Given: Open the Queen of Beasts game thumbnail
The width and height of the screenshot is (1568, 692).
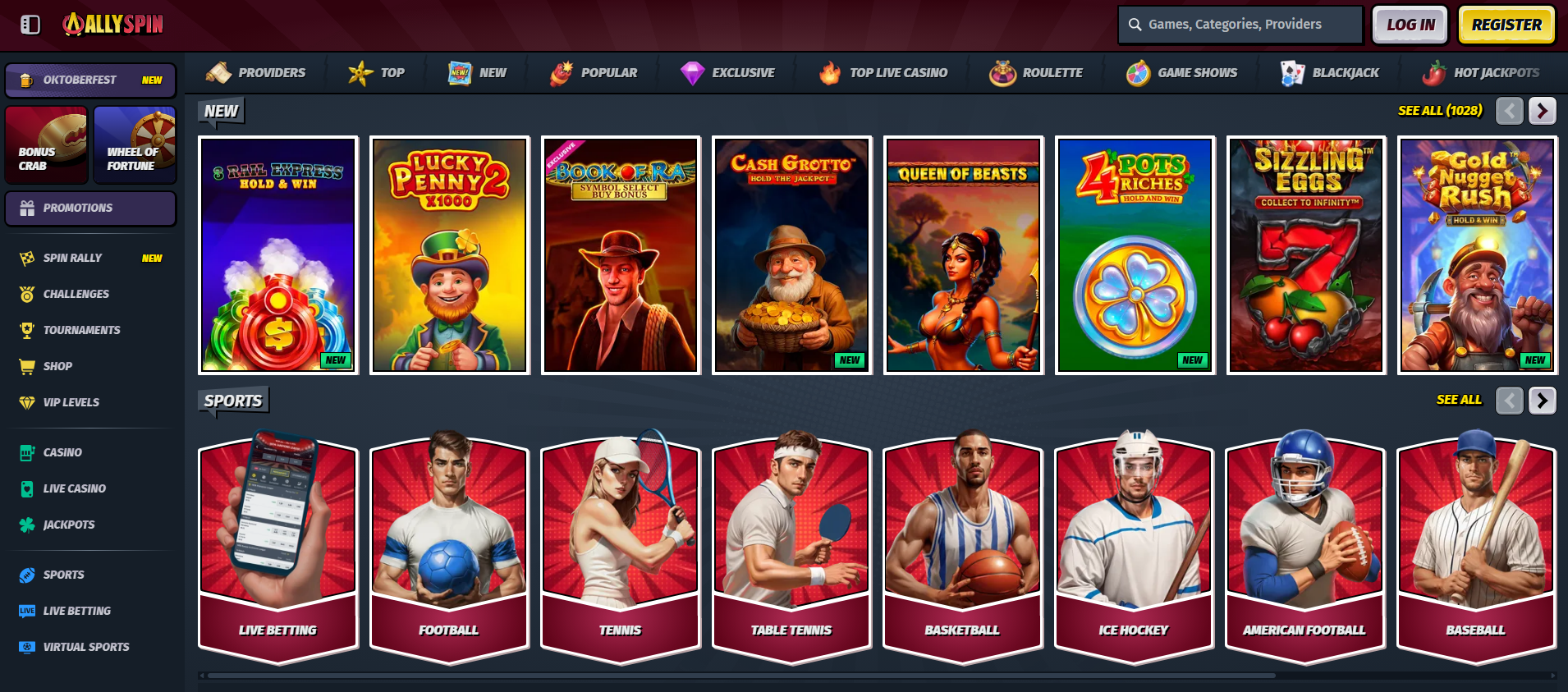Looking at the screenshot, I should click(963, 254).
